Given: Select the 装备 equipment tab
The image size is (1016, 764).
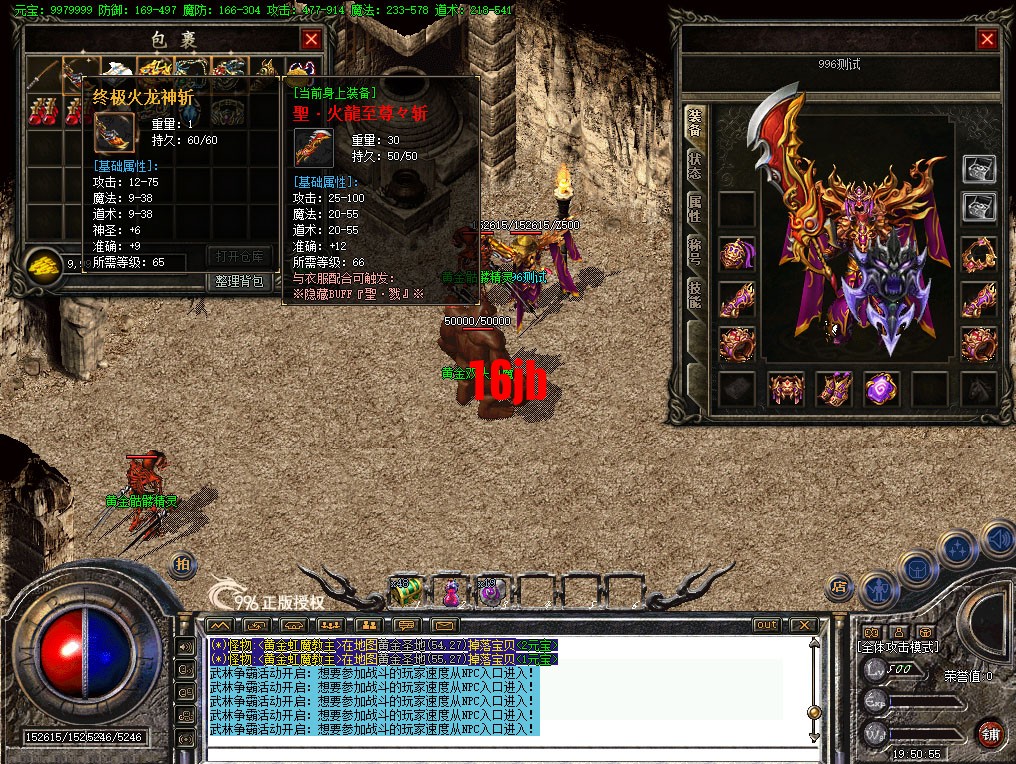Looking at the screenshot, I should (x=694, y=123).
